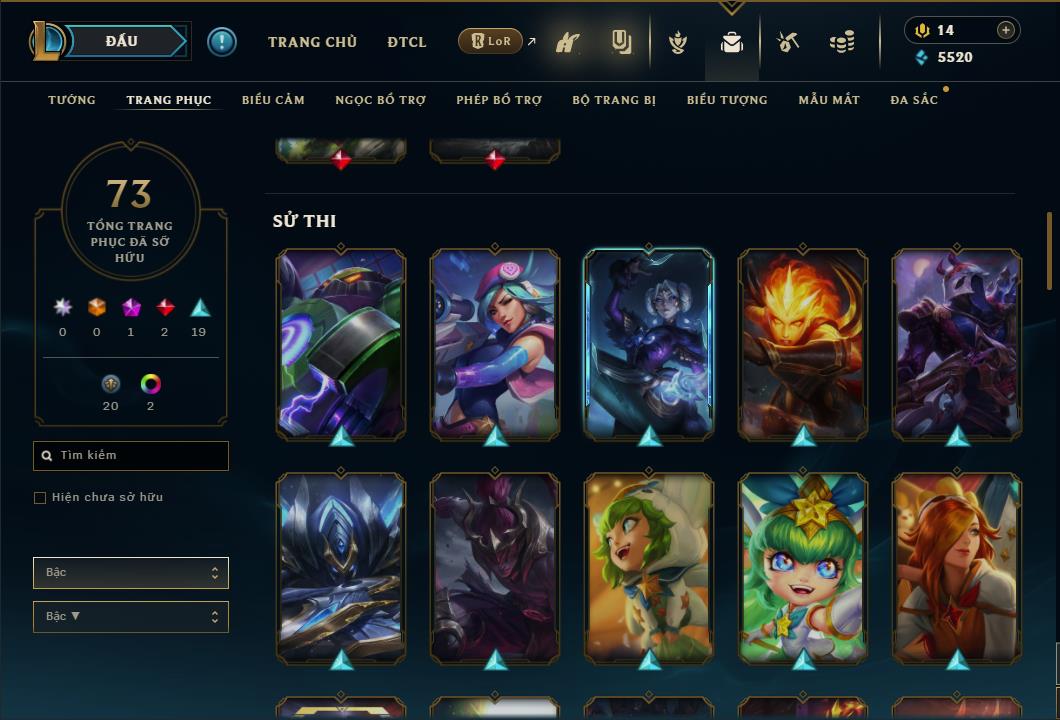Viewport: 1060px width, 720px height.
Task: Open the coin stack store icon
Action: coord(842,42)
